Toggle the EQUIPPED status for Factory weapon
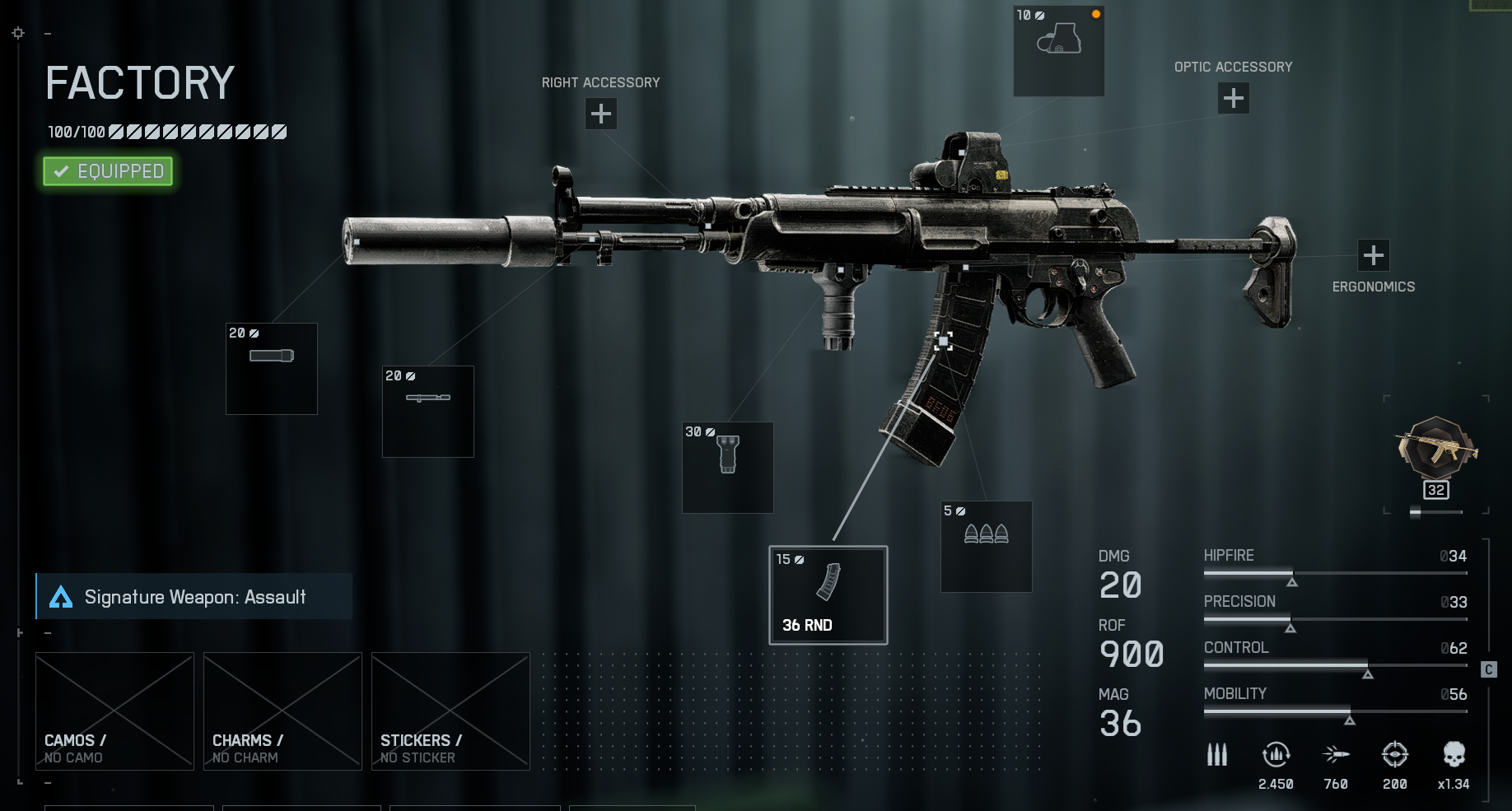Image resolution: width=1512 pixels, height=811 pixels. (106, 171)
